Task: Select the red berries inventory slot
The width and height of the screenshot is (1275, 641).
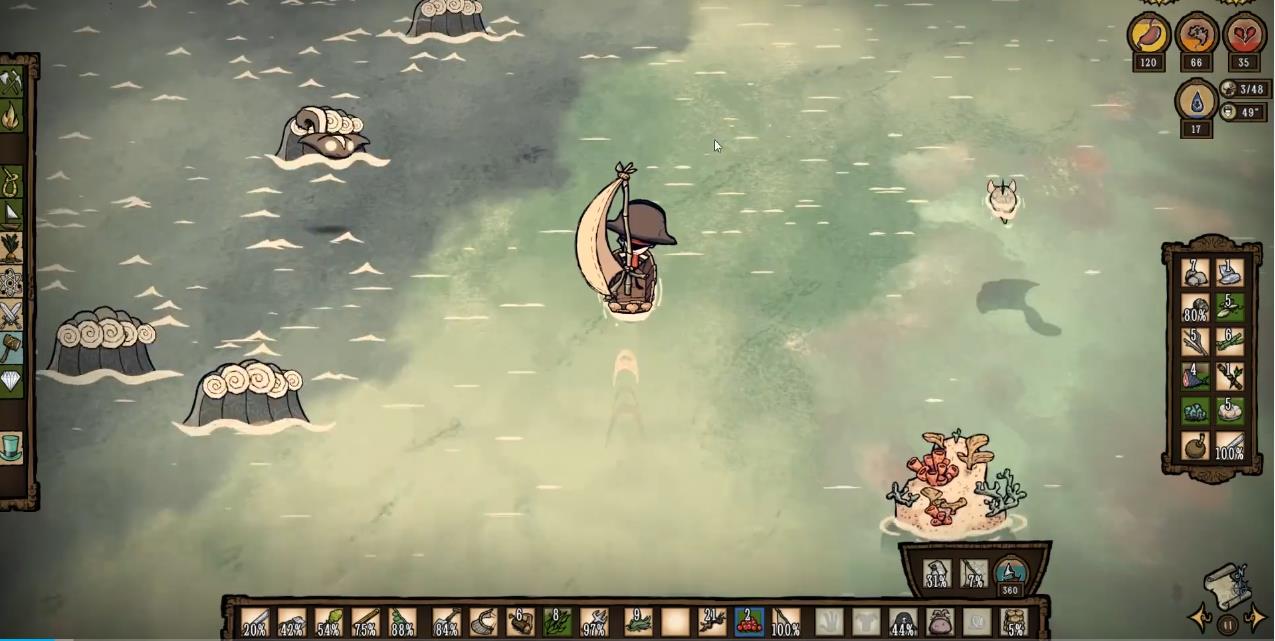Action: 749,622
